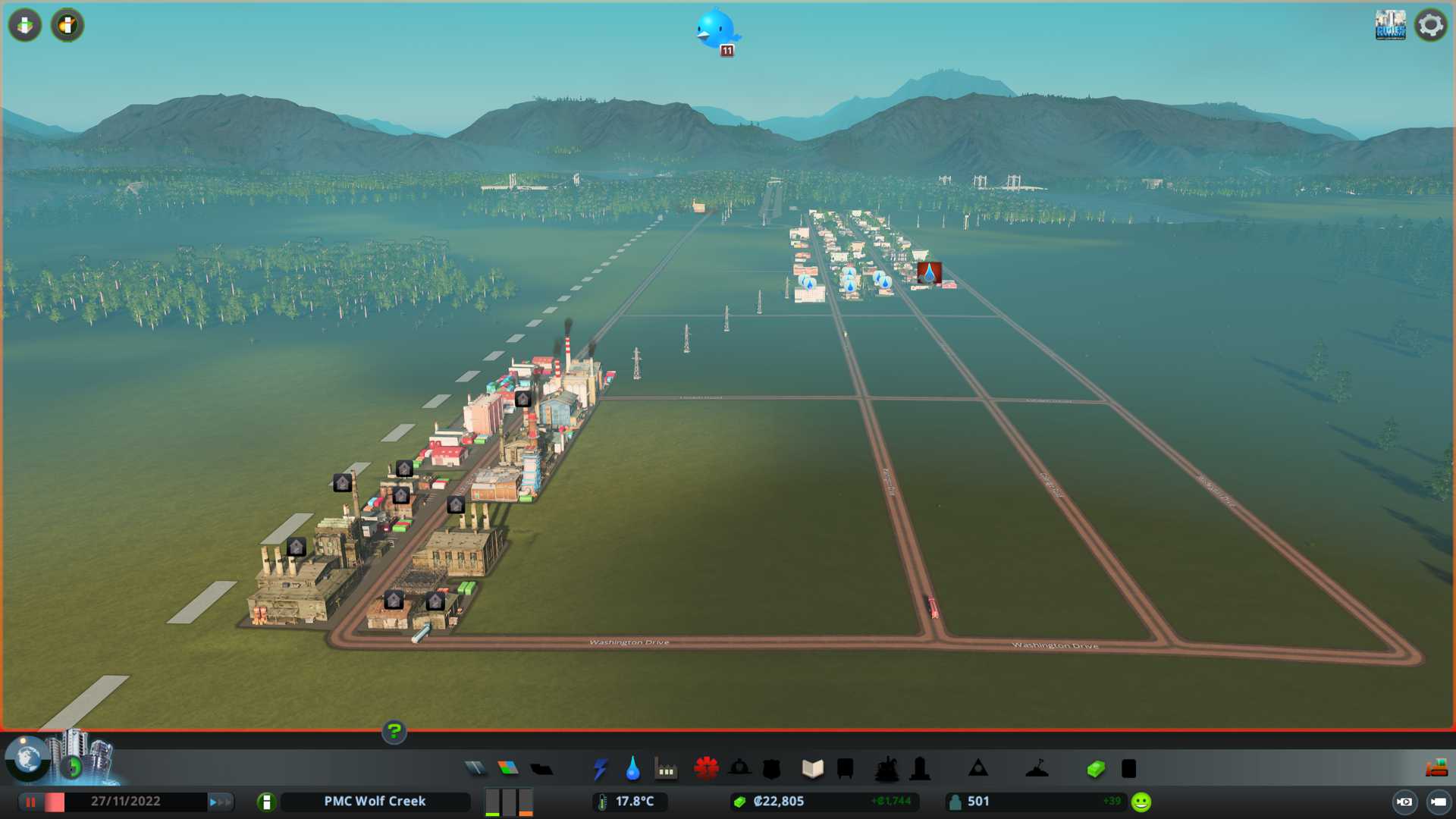Open the Water and Sewage menu

(632, 769)
